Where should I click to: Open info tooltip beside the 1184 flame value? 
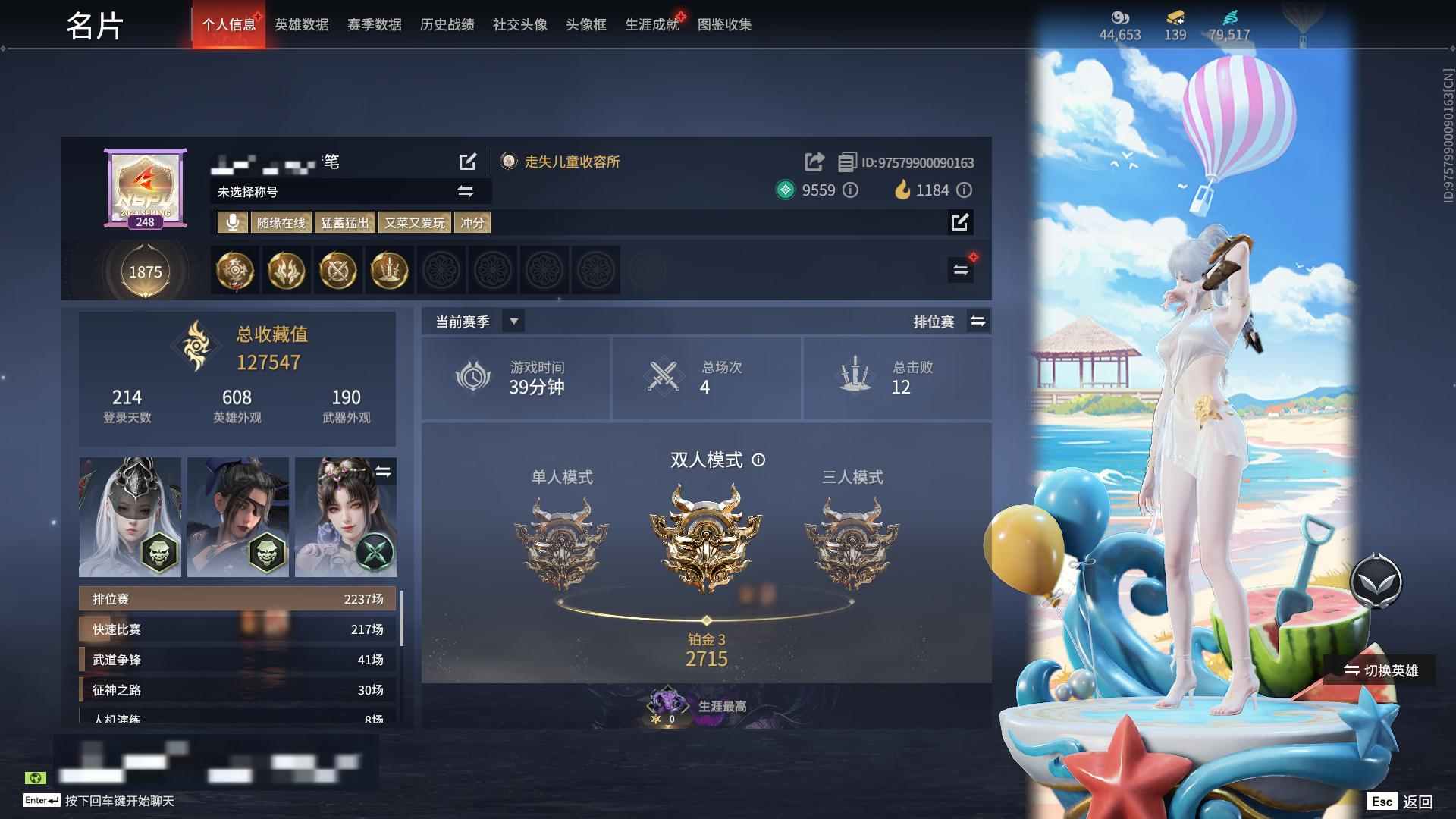(x=964, y=190)
